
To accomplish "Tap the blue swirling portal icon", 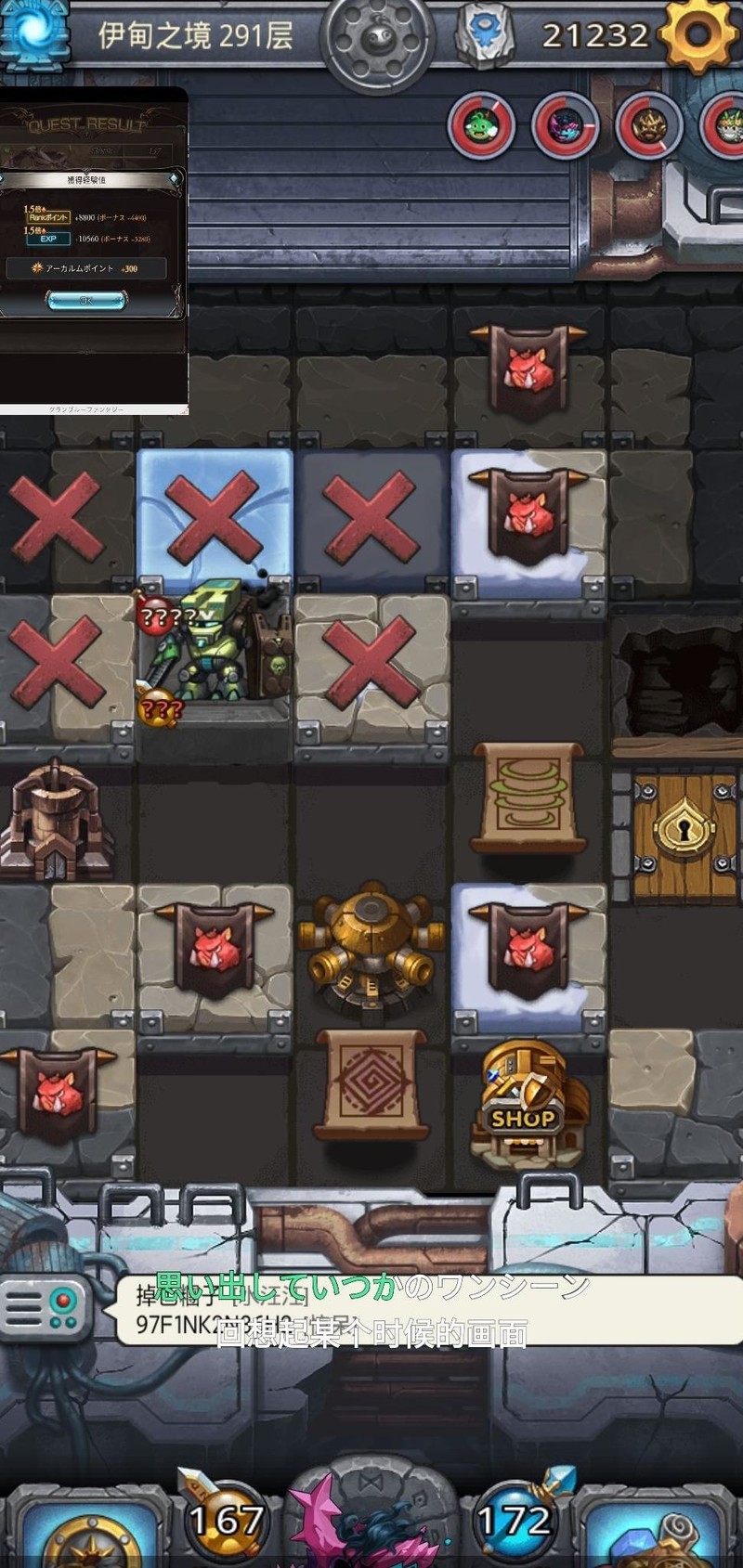I will [35, 32].
